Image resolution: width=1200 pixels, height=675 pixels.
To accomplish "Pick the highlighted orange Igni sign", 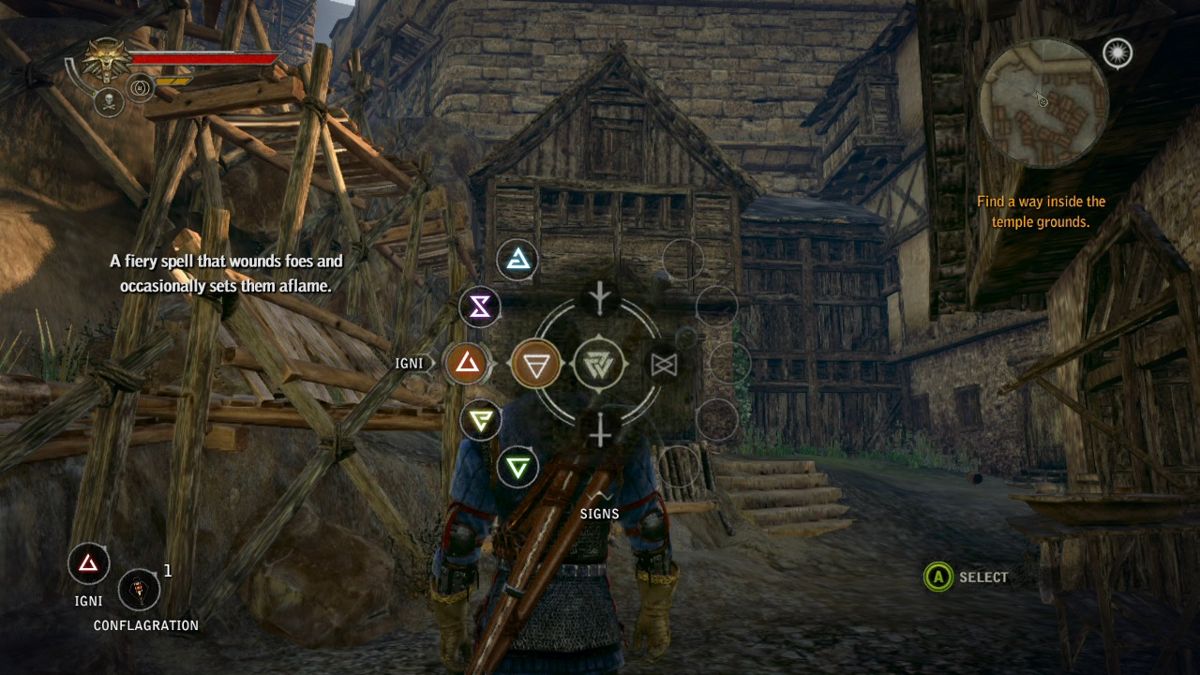I will pos(465,364).
